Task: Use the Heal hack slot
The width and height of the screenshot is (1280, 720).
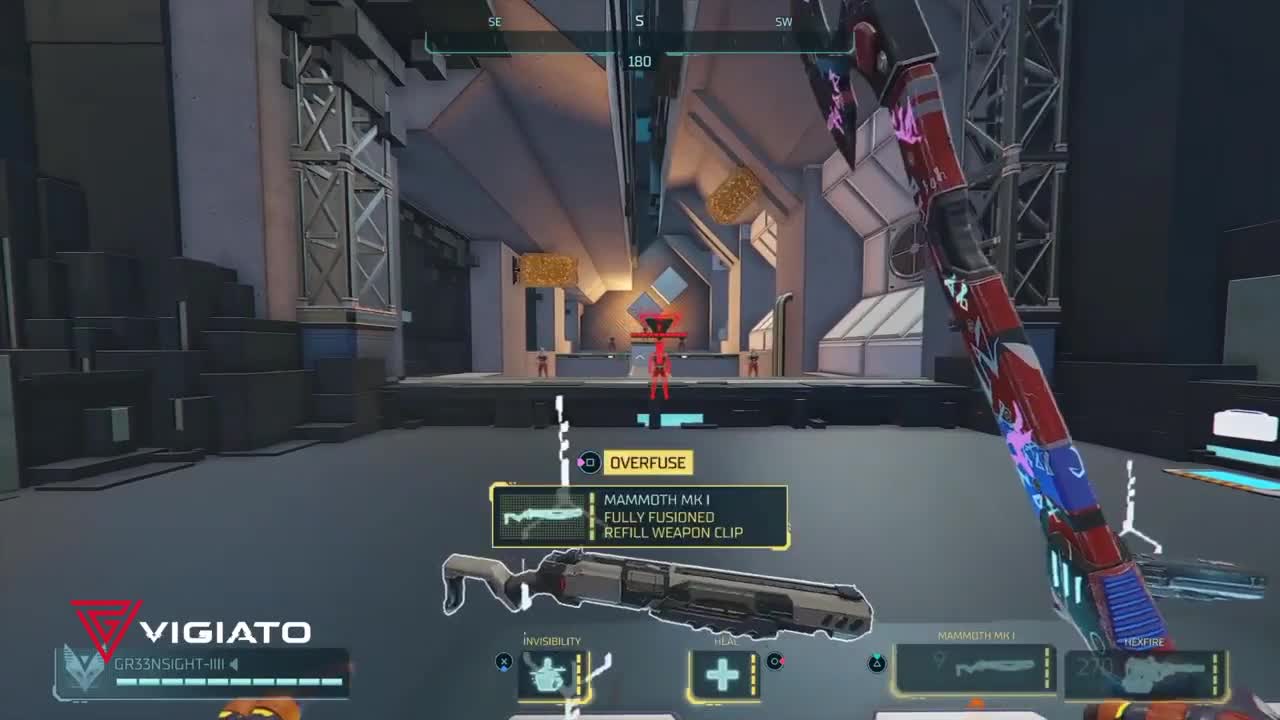Action: pos(723,675)
